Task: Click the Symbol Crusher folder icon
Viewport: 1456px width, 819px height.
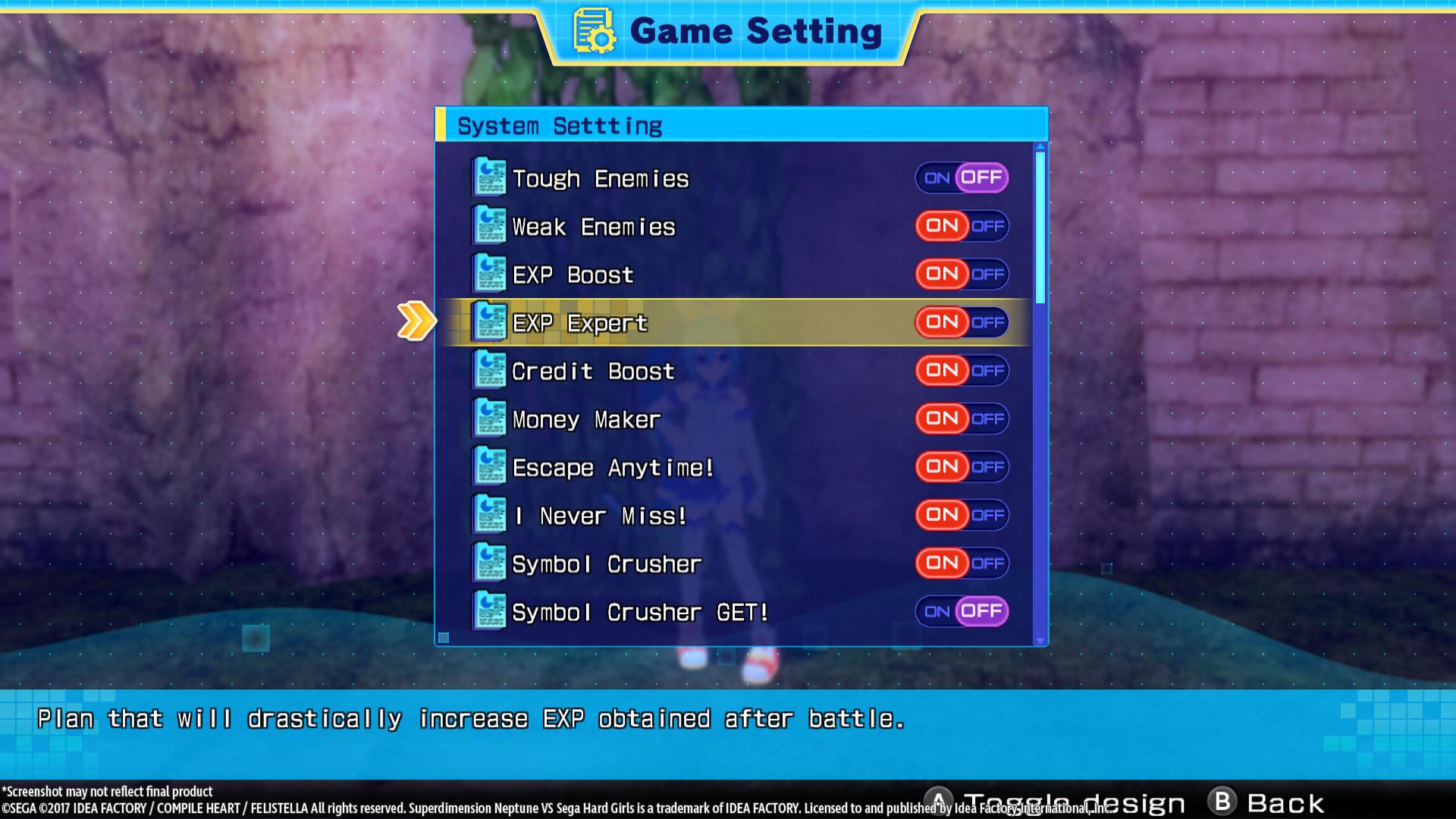Action: click(489, 563)
